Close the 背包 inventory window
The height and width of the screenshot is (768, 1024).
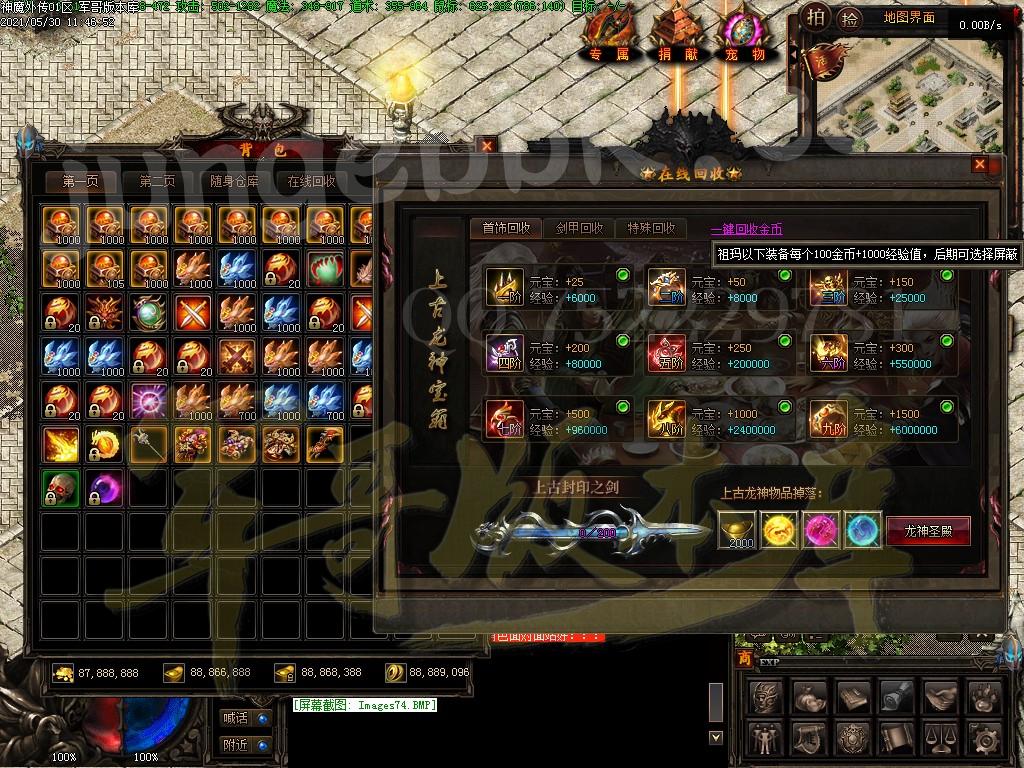487,146
